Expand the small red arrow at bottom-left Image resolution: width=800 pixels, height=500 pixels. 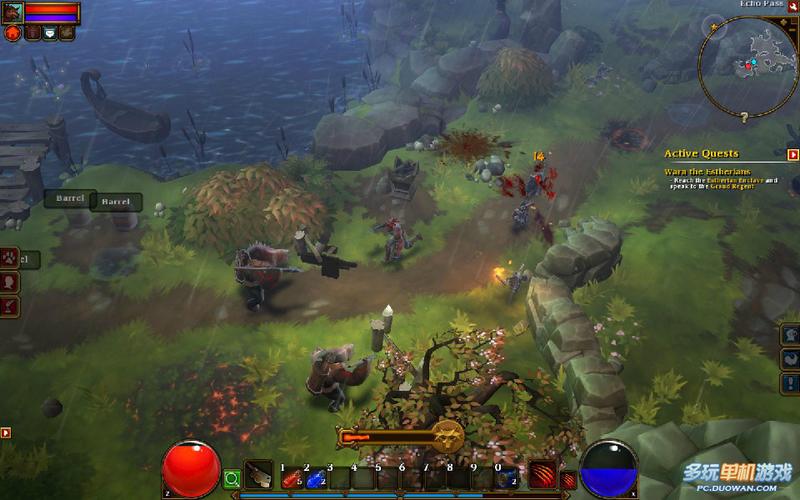coord(6,433)
